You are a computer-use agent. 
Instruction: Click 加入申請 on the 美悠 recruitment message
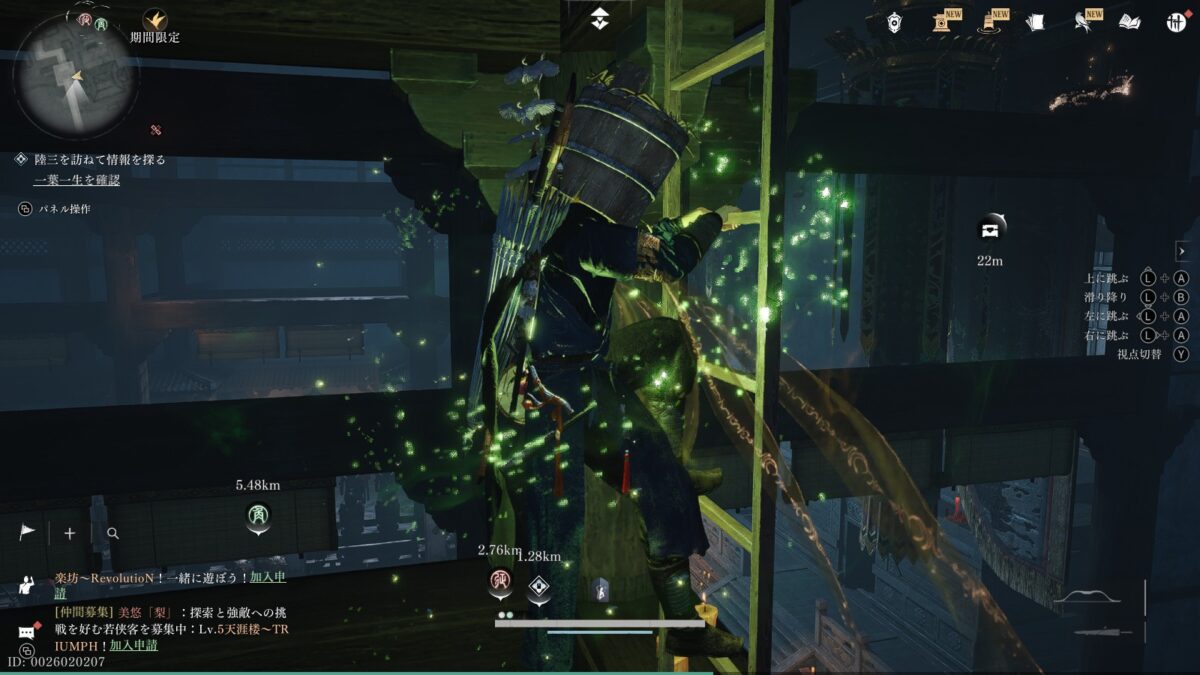point(133,645)
